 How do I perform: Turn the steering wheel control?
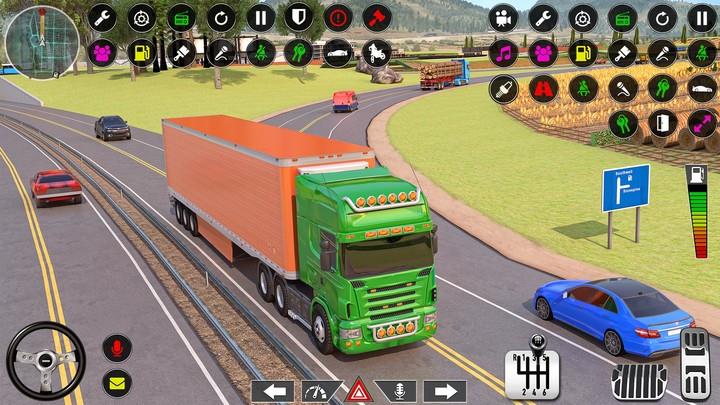(46, 360)
